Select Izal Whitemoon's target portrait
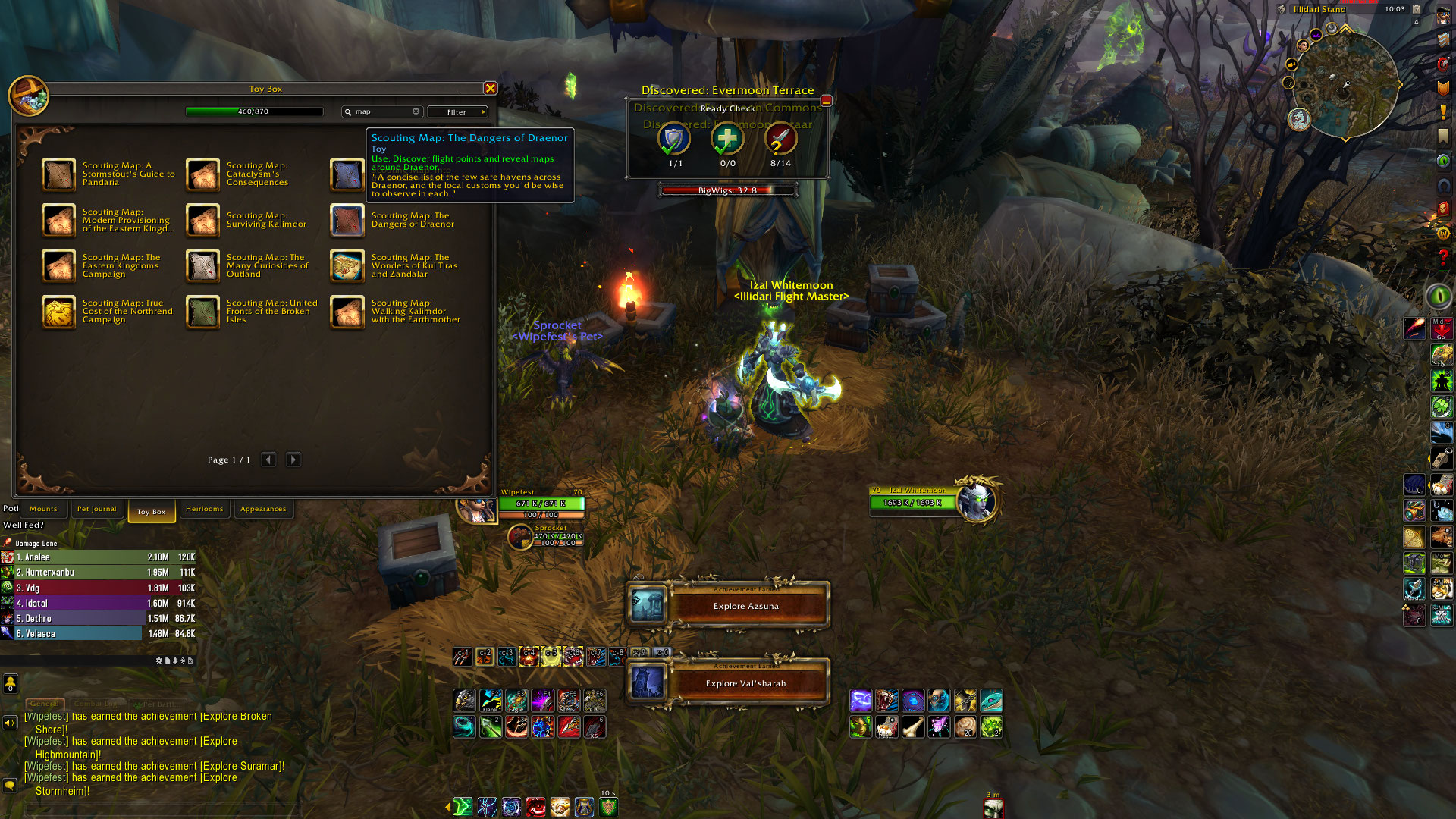1456x819 pixels. pos(976,501)
